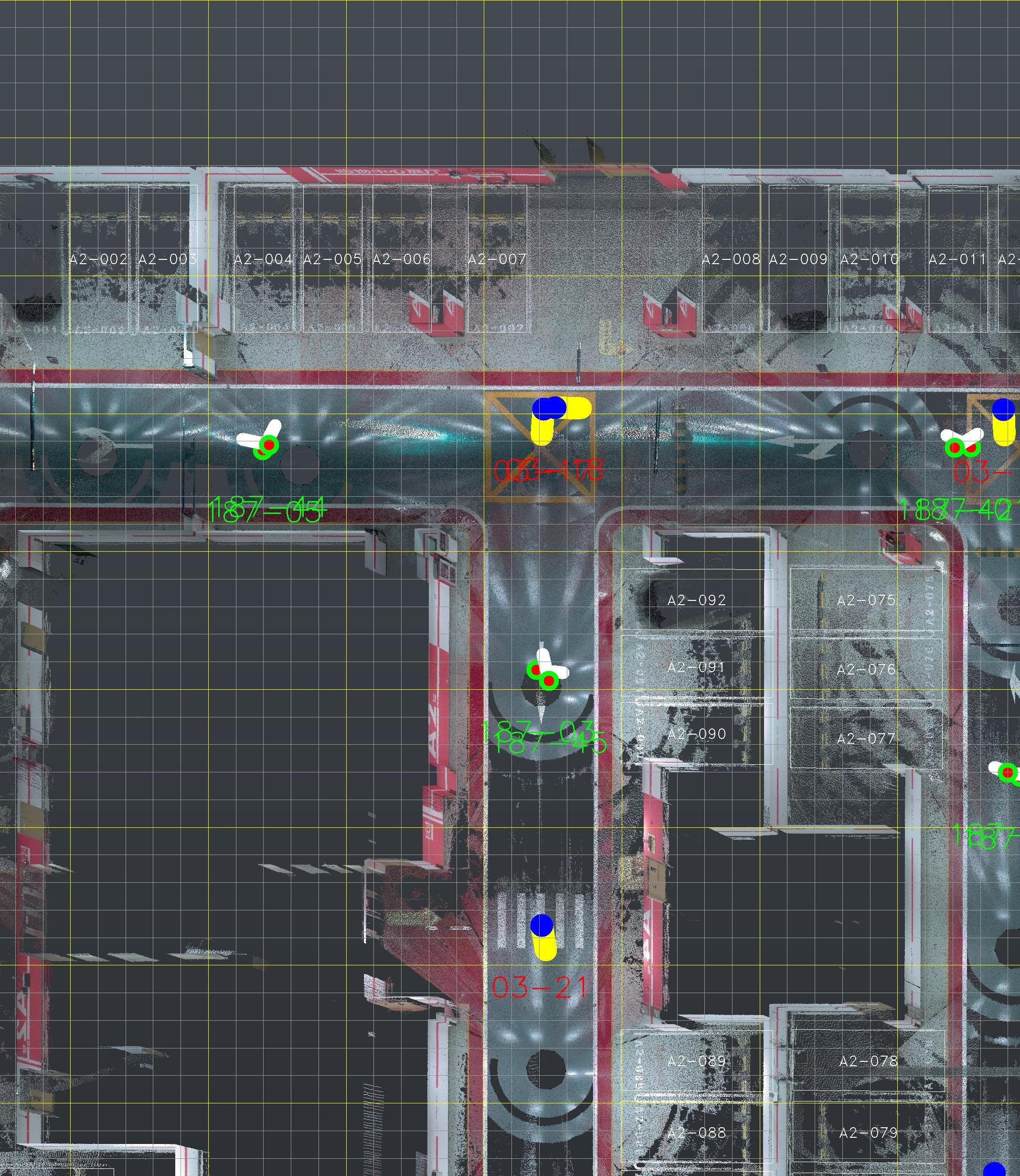Pick the A2-004 parking slot
1020x1176 pixels.
point(264,259)
